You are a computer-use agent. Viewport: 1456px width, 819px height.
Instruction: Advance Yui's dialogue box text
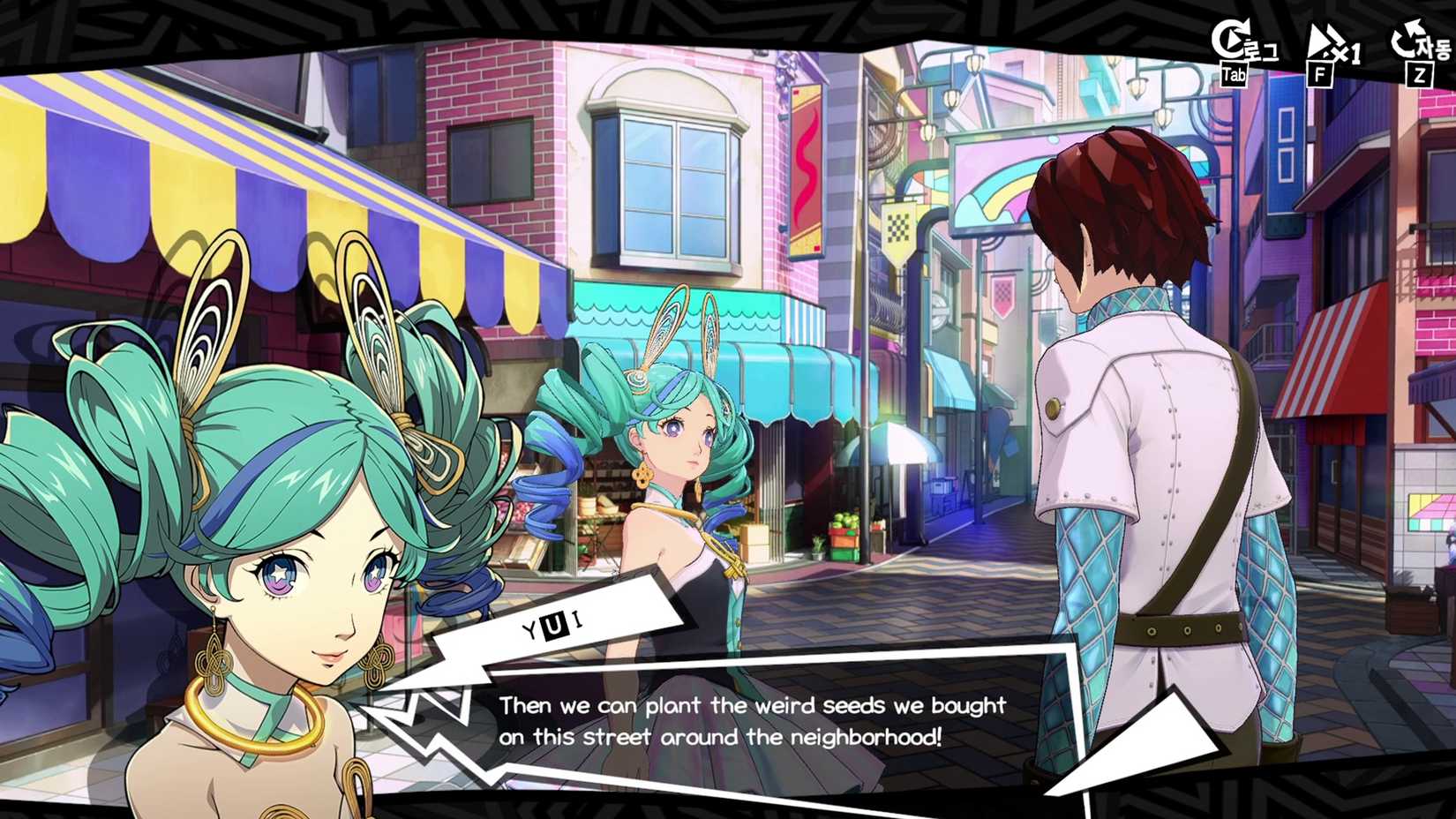tap(752, 721)
